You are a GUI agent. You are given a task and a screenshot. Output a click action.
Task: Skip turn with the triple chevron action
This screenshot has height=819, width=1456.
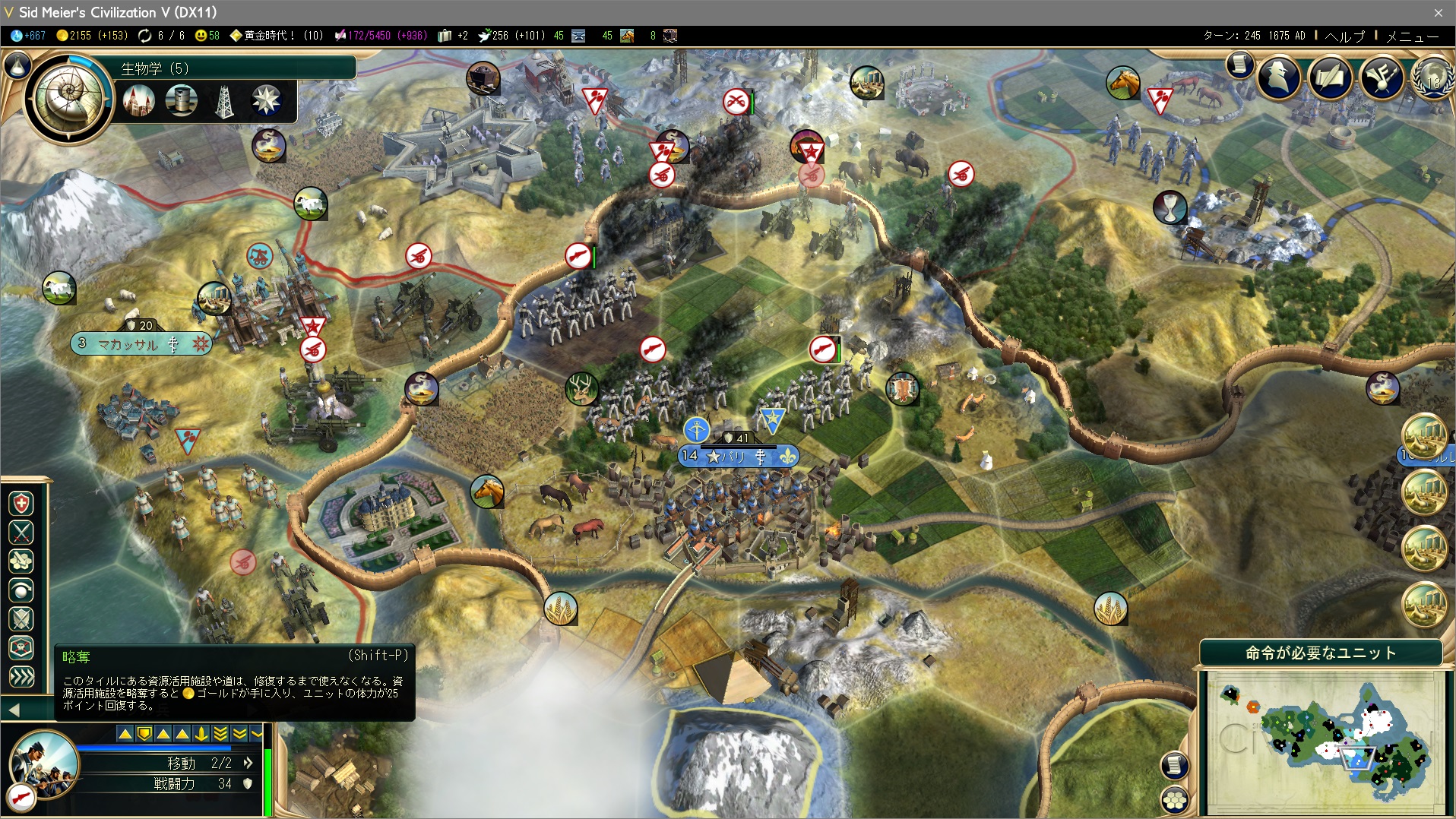[x=21, y=676]
